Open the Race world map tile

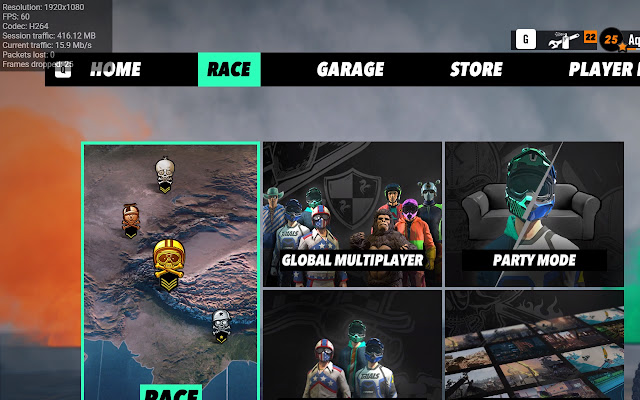[x=170, y=270]
